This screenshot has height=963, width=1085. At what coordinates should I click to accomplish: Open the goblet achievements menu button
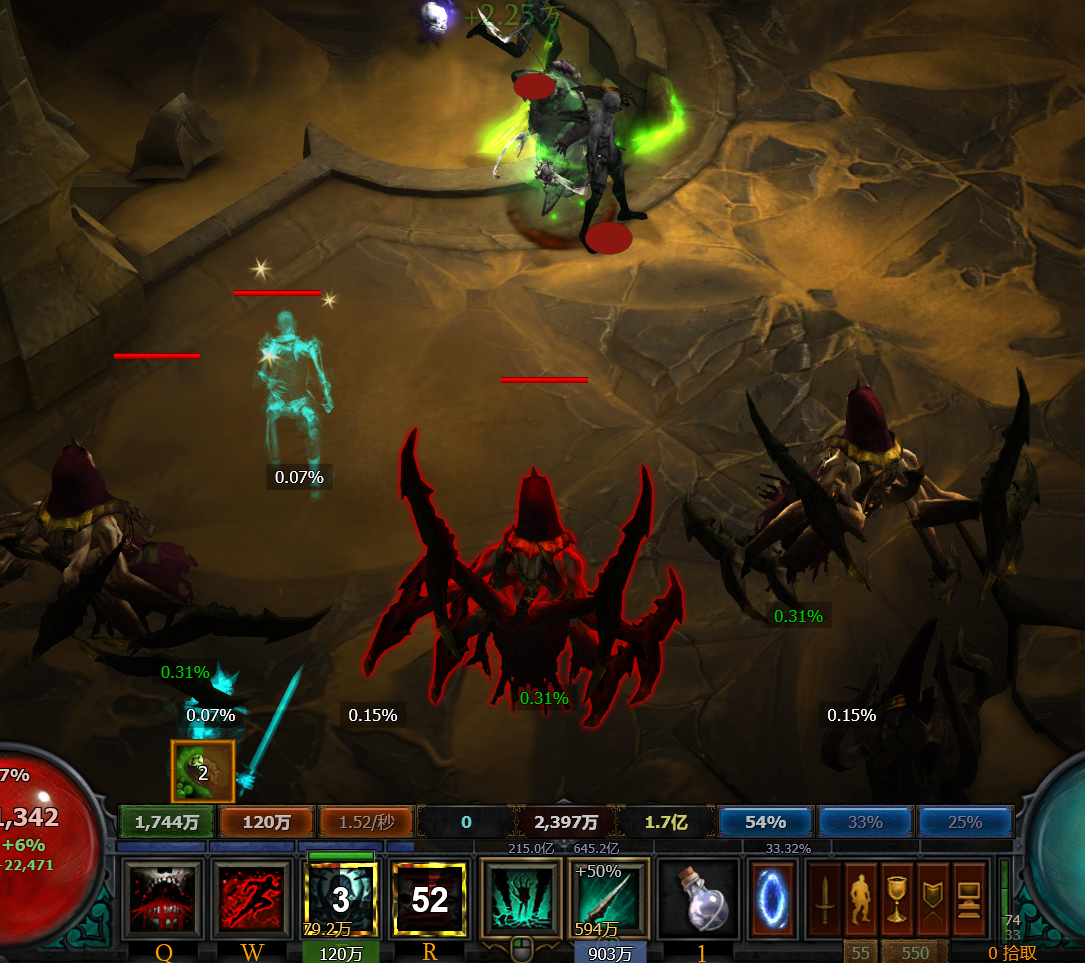tap(897, 899)
